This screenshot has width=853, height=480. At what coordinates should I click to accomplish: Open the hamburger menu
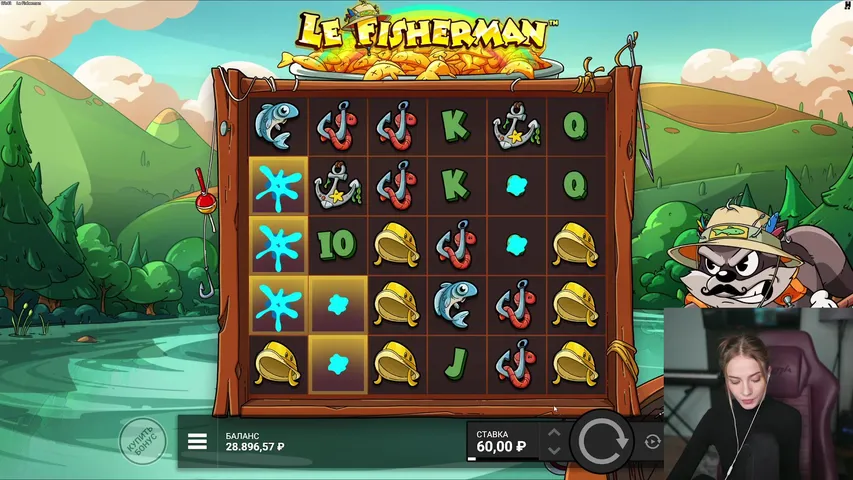point(197,441)
